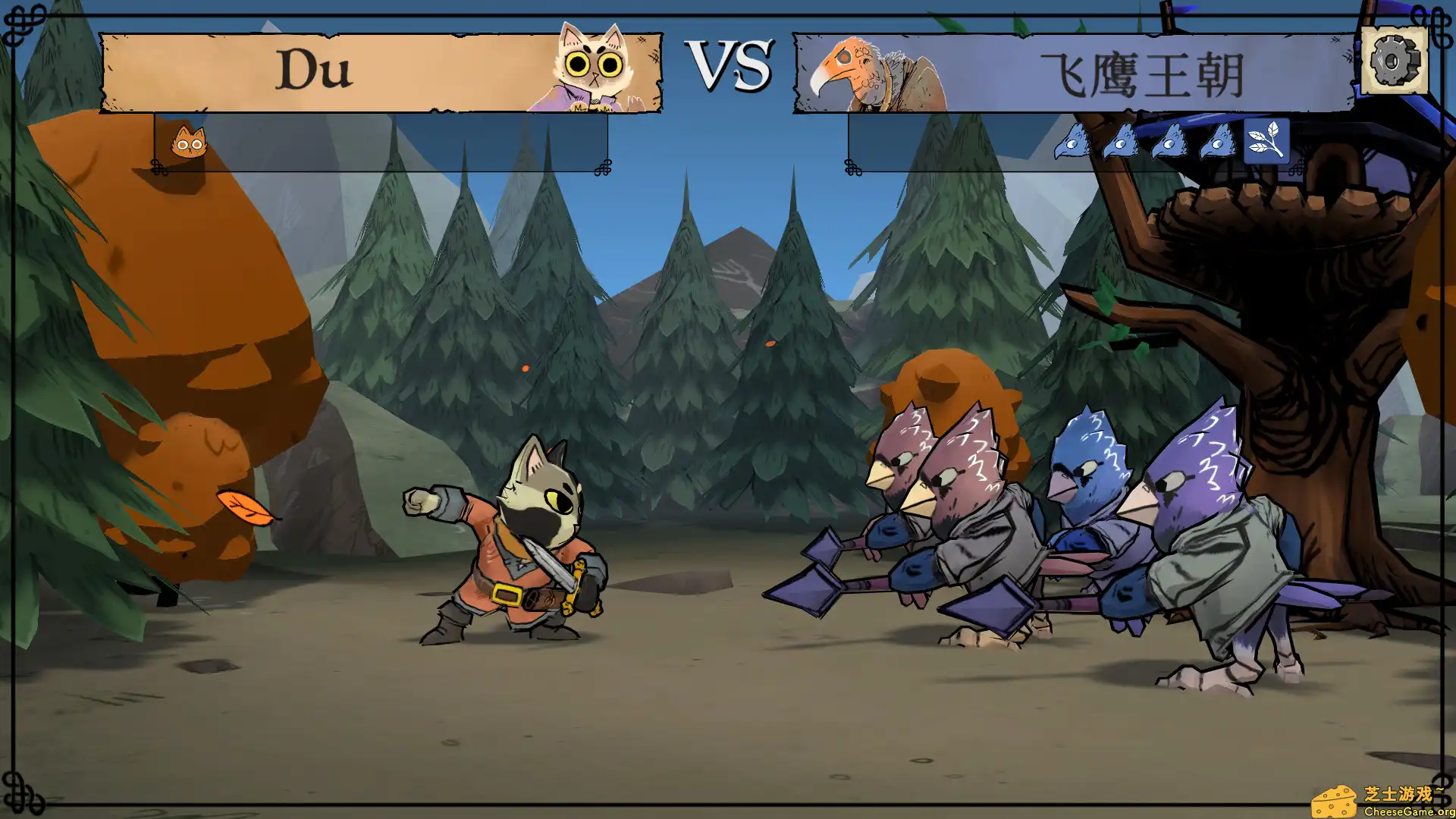Click the white leaf branch icon
The height and width of the screenshot is (819, 1456).
click(1266, 141)
